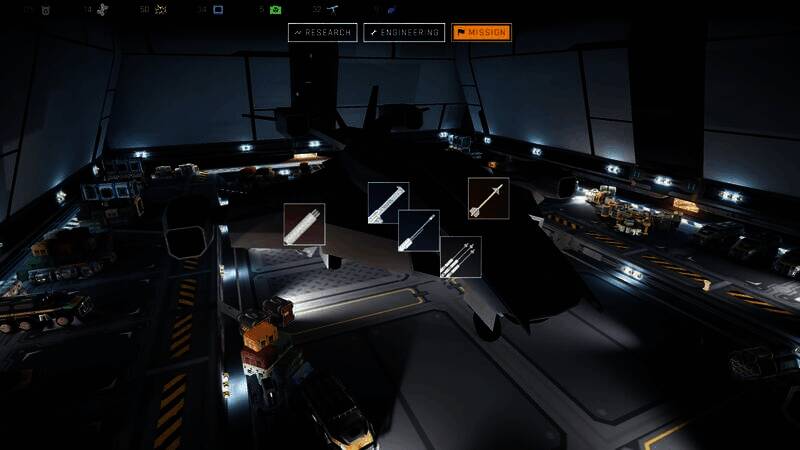
Task: Open the Research screen
Action: coord(323,33)
